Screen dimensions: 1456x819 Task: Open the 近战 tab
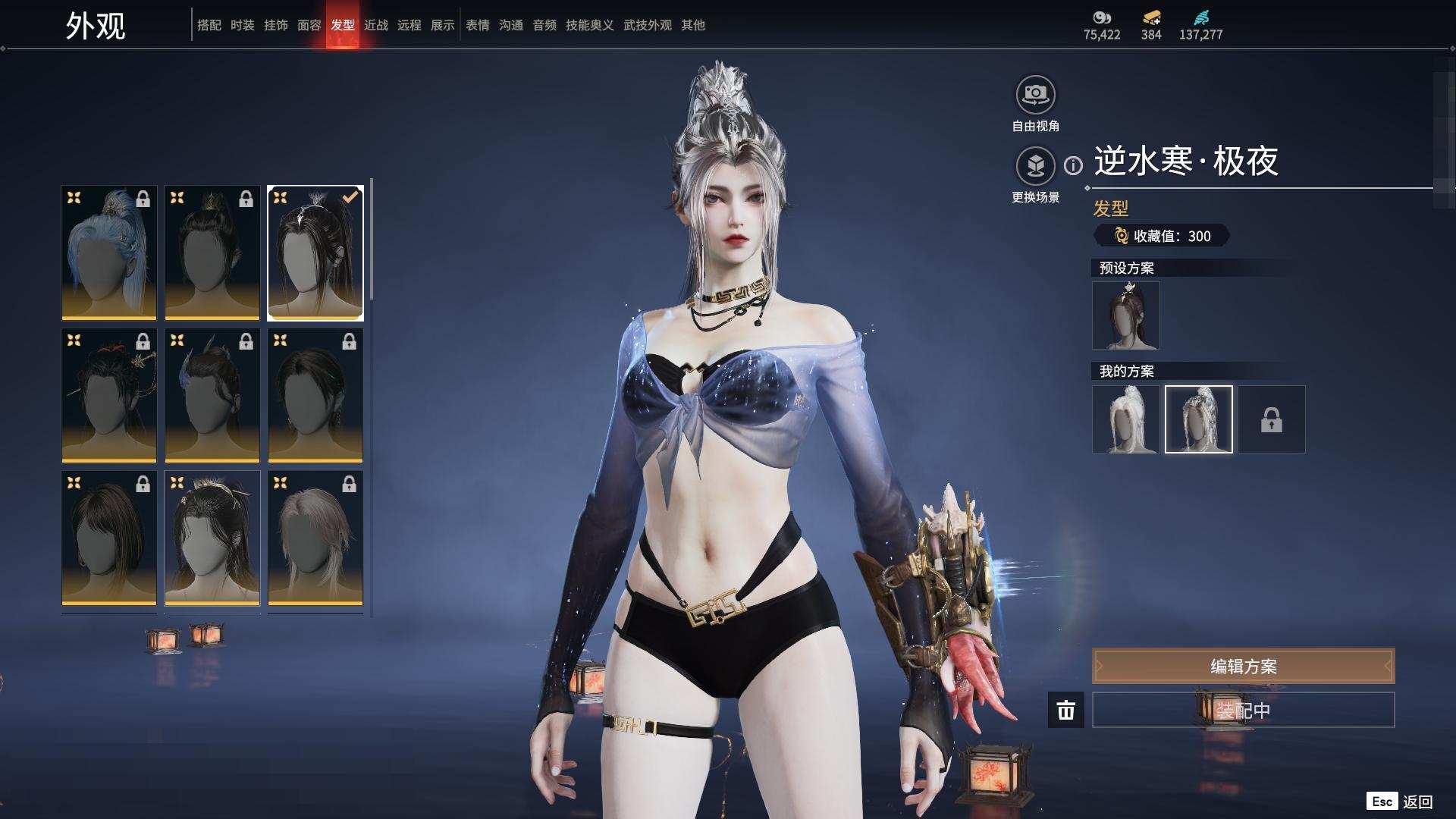tap(375, 25)
